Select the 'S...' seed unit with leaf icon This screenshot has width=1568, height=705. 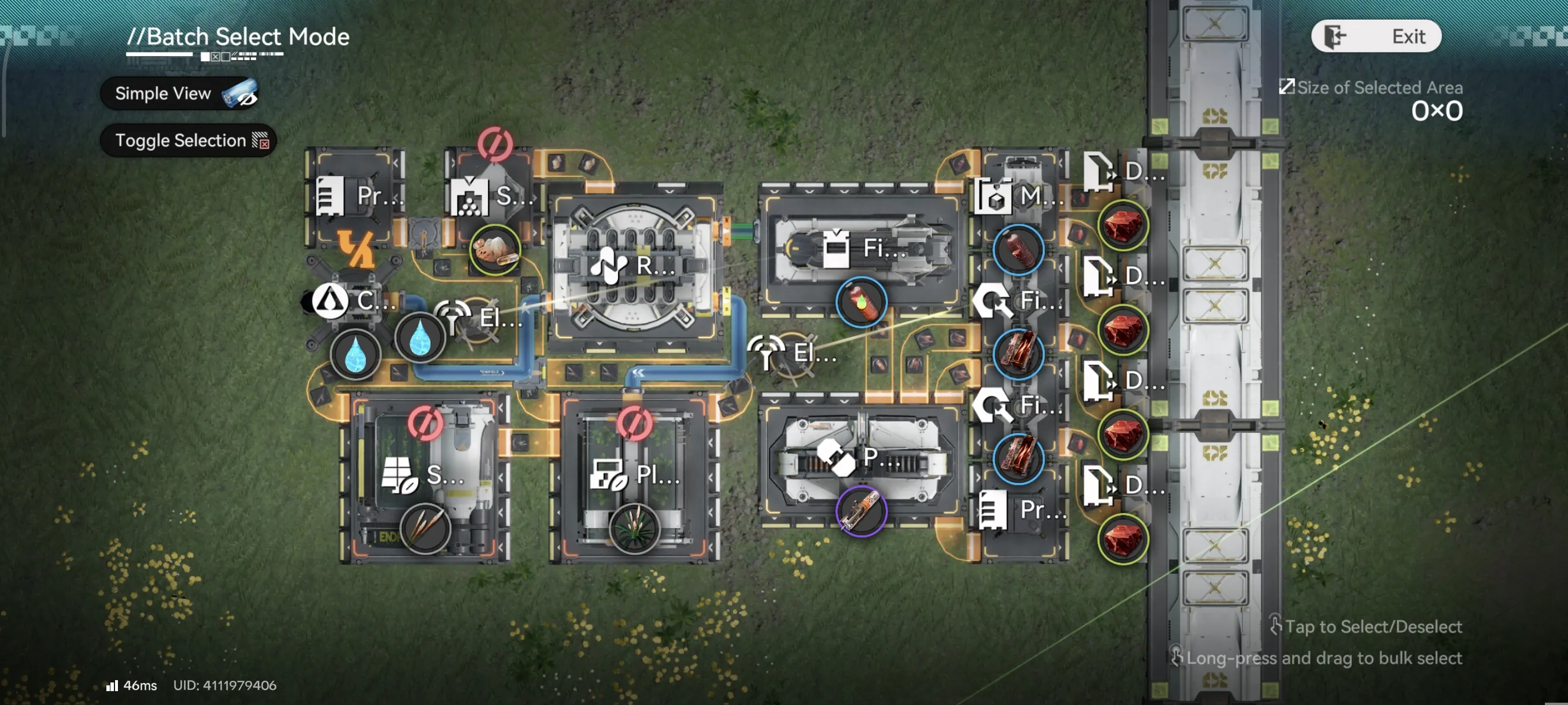(x=425, y=475)
